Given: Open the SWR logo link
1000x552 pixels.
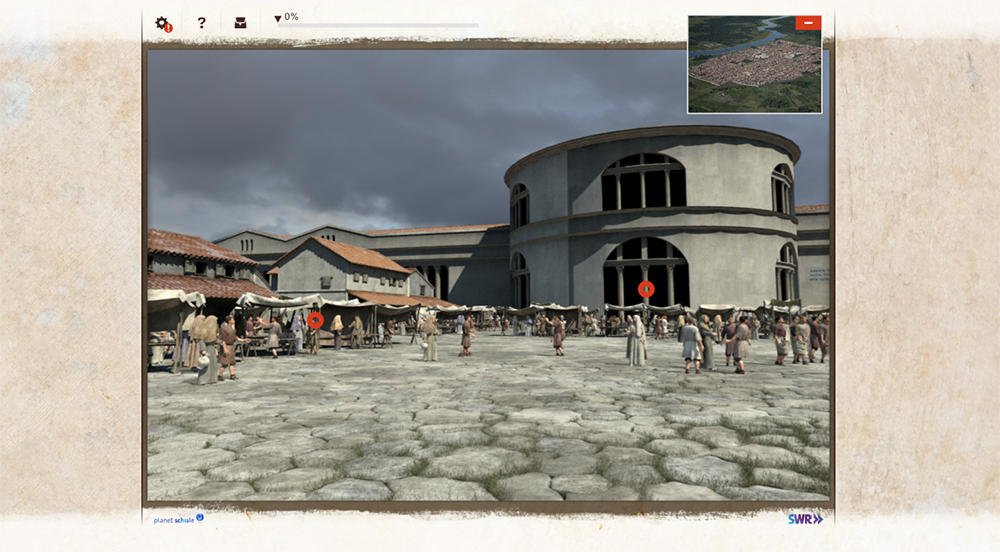Looking at the screenshot, I should pos(804,519).
